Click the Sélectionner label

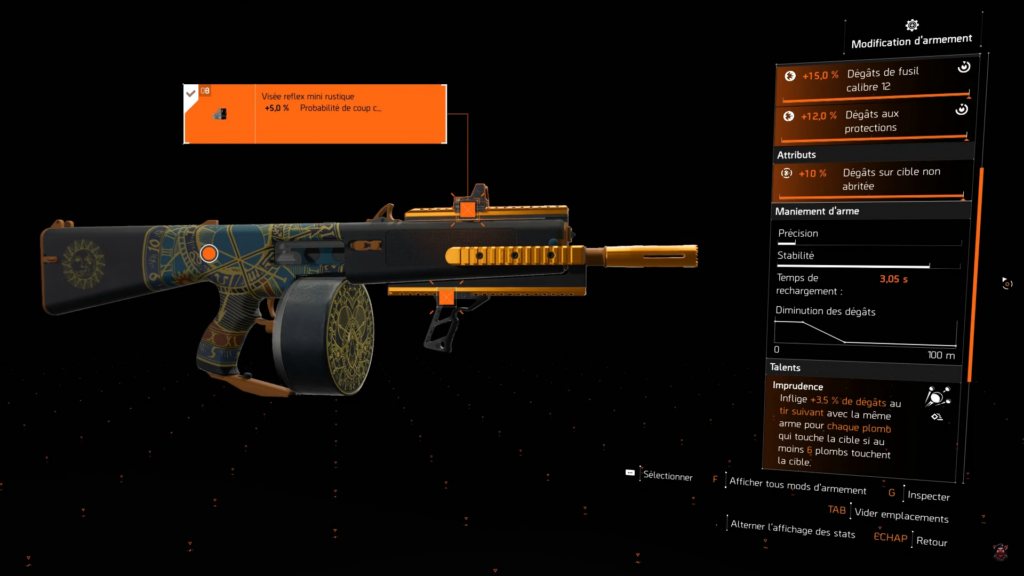tap(667, 476)
